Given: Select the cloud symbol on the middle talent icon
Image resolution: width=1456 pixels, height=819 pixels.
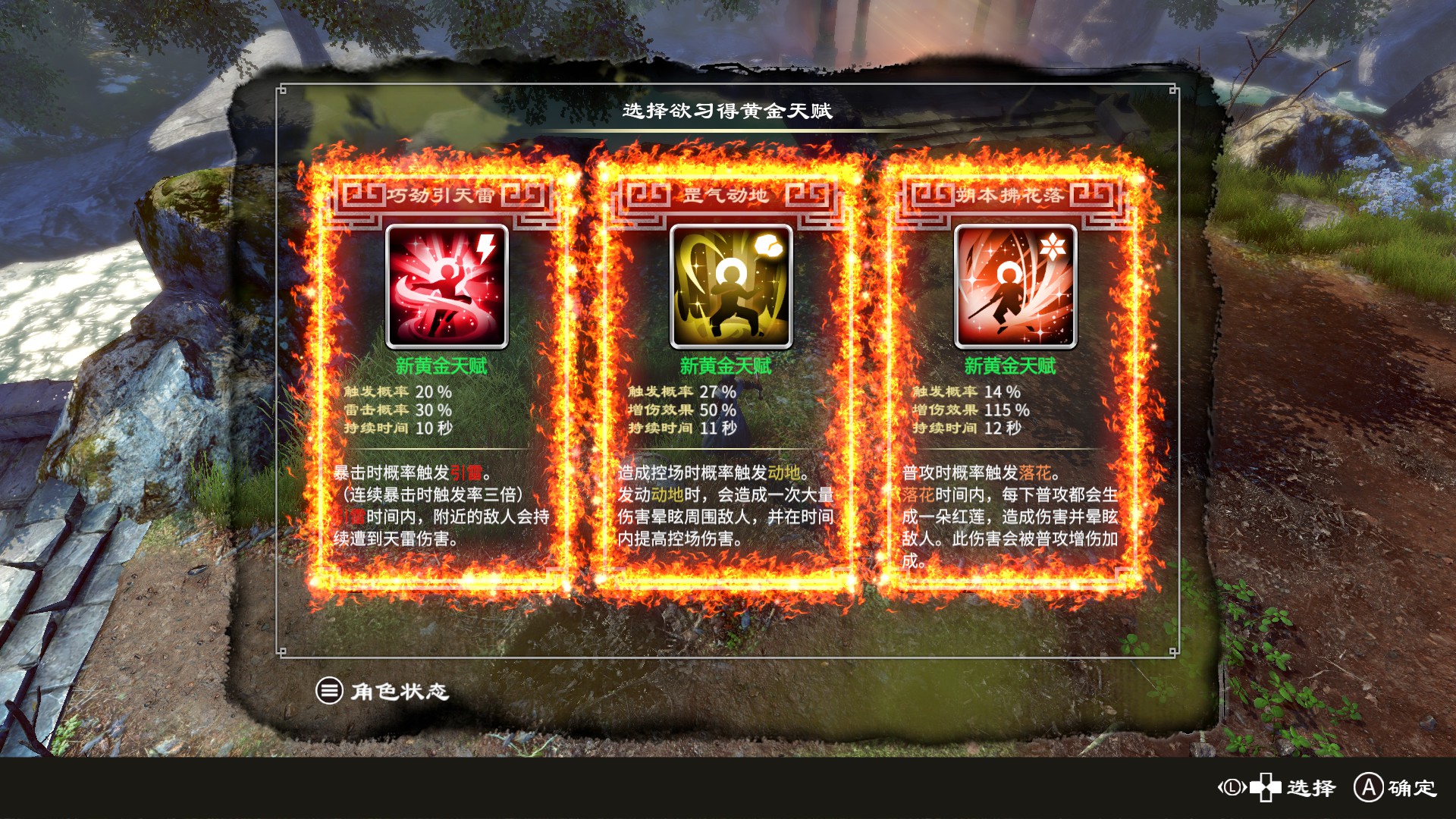Looking at the screenshot, I should click(x=769, y=245).
